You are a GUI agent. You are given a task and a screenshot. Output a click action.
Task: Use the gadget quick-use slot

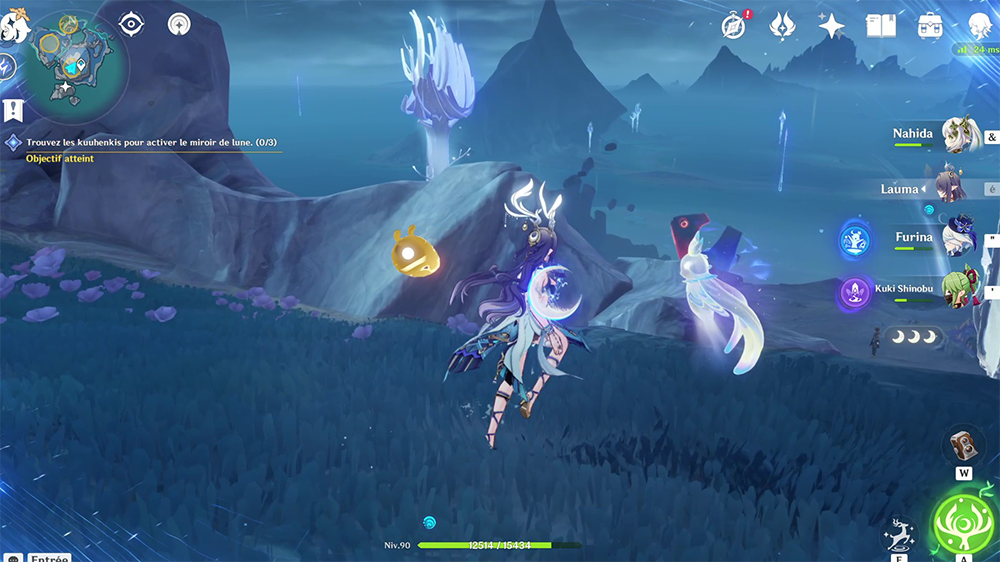point(963,446)
